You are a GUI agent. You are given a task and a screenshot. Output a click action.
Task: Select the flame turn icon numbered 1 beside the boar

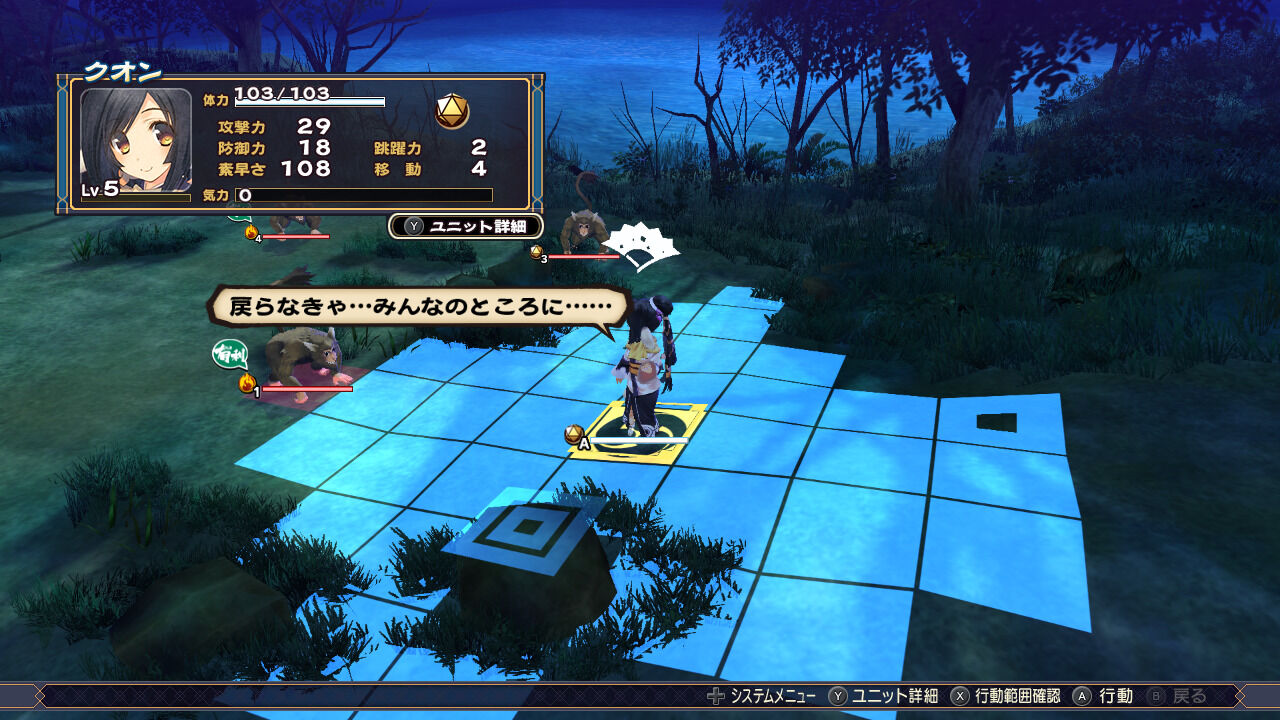pyautogui.click(x=245, y=383)
